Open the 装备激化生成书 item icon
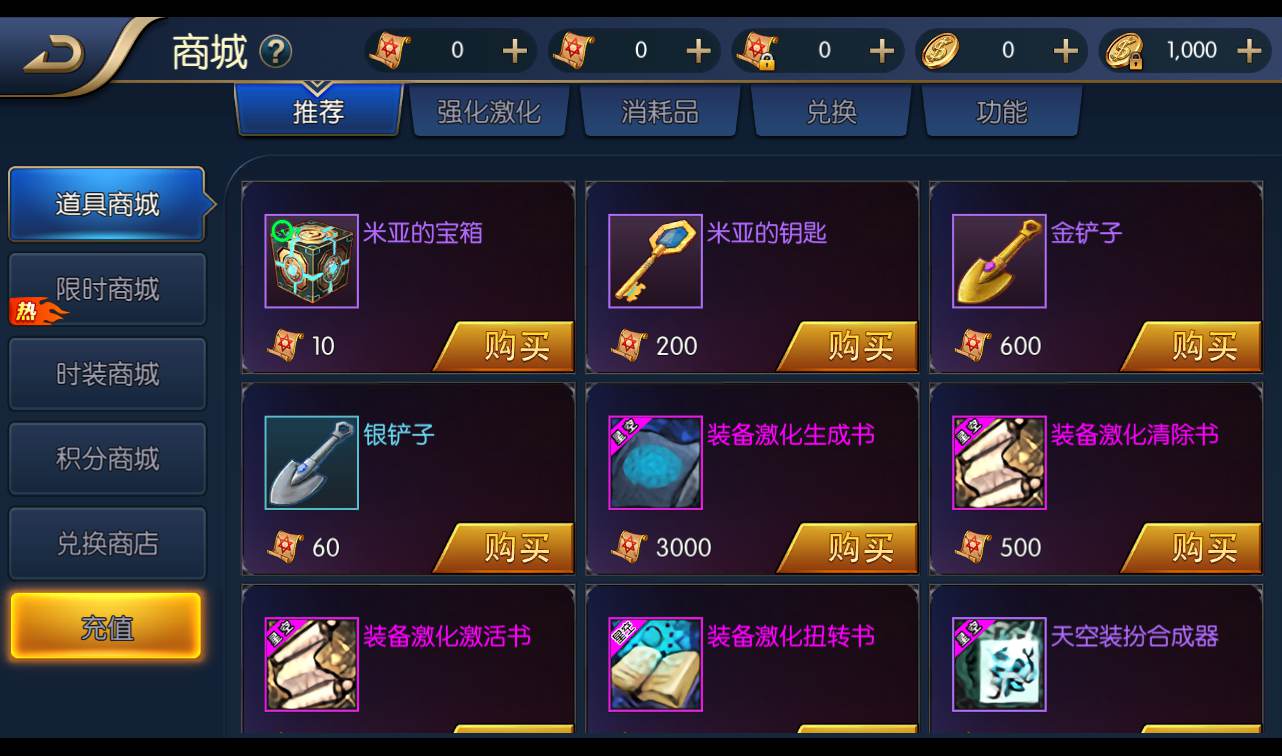 (655, 462)
